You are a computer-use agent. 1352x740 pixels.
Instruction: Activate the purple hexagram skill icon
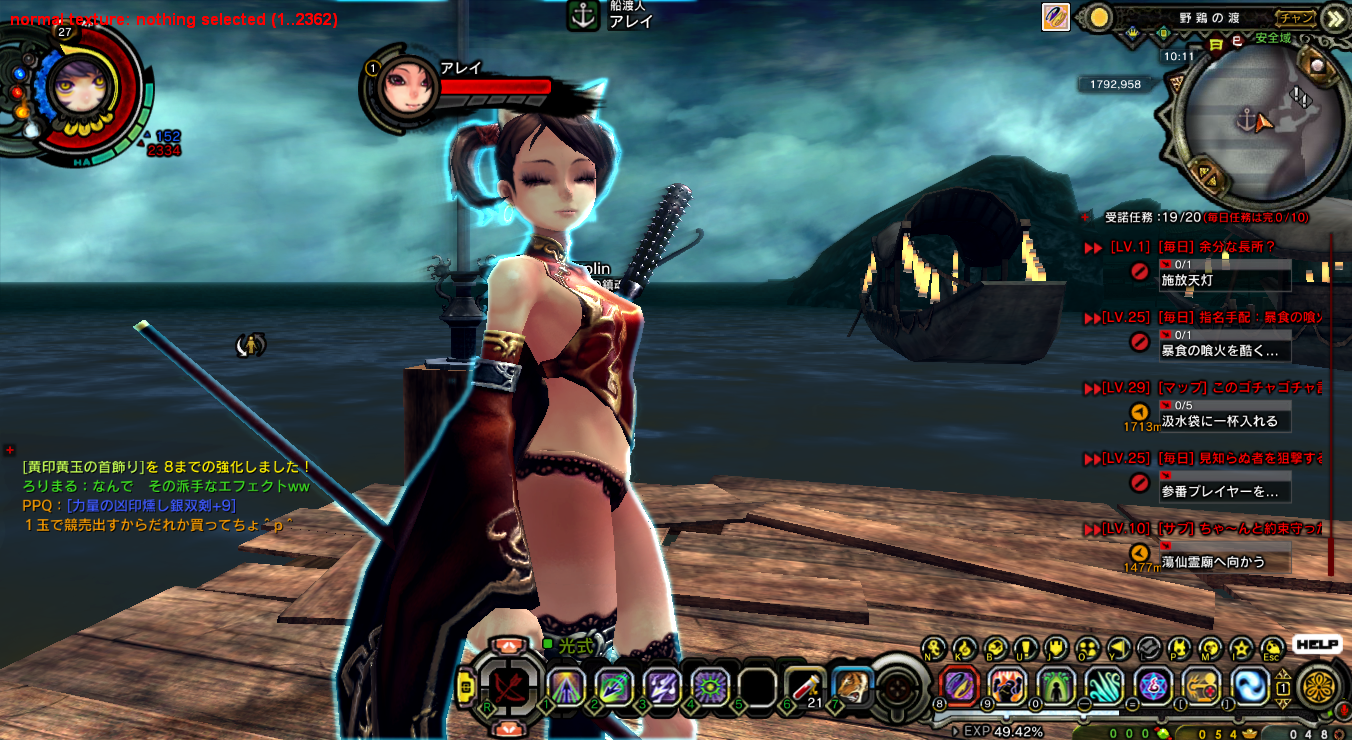(1153, 686)
